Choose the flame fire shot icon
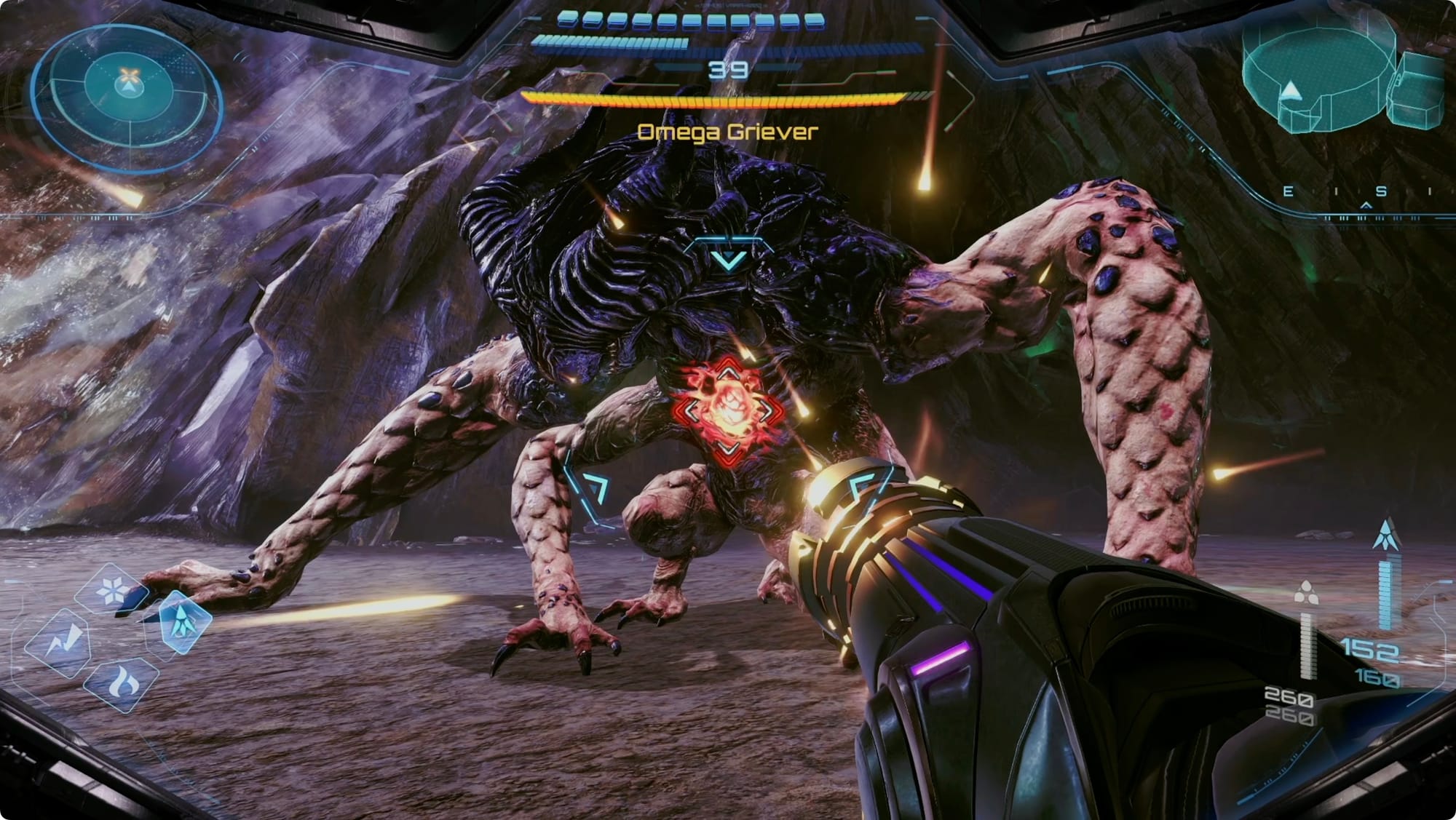1456x820 pixels. click(121, 683)
